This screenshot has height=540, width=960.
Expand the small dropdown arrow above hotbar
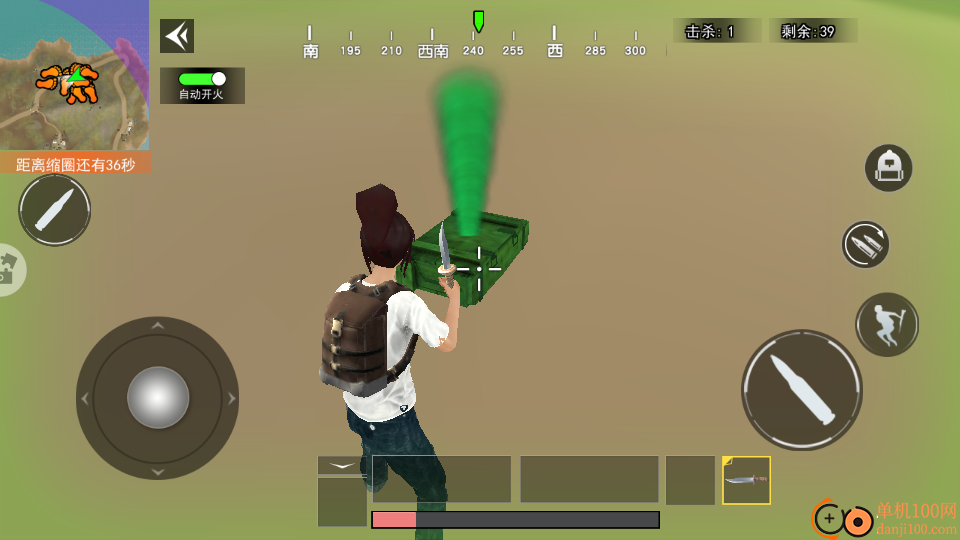point(342,465)
